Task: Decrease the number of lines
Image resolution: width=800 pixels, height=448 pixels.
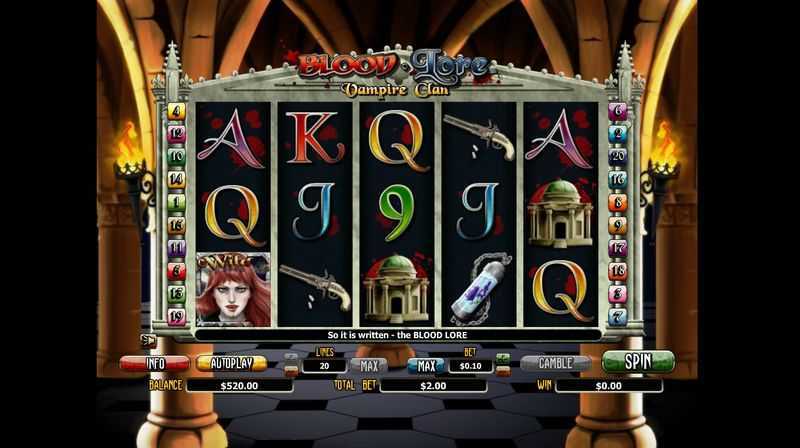Action: coord(291,371)
